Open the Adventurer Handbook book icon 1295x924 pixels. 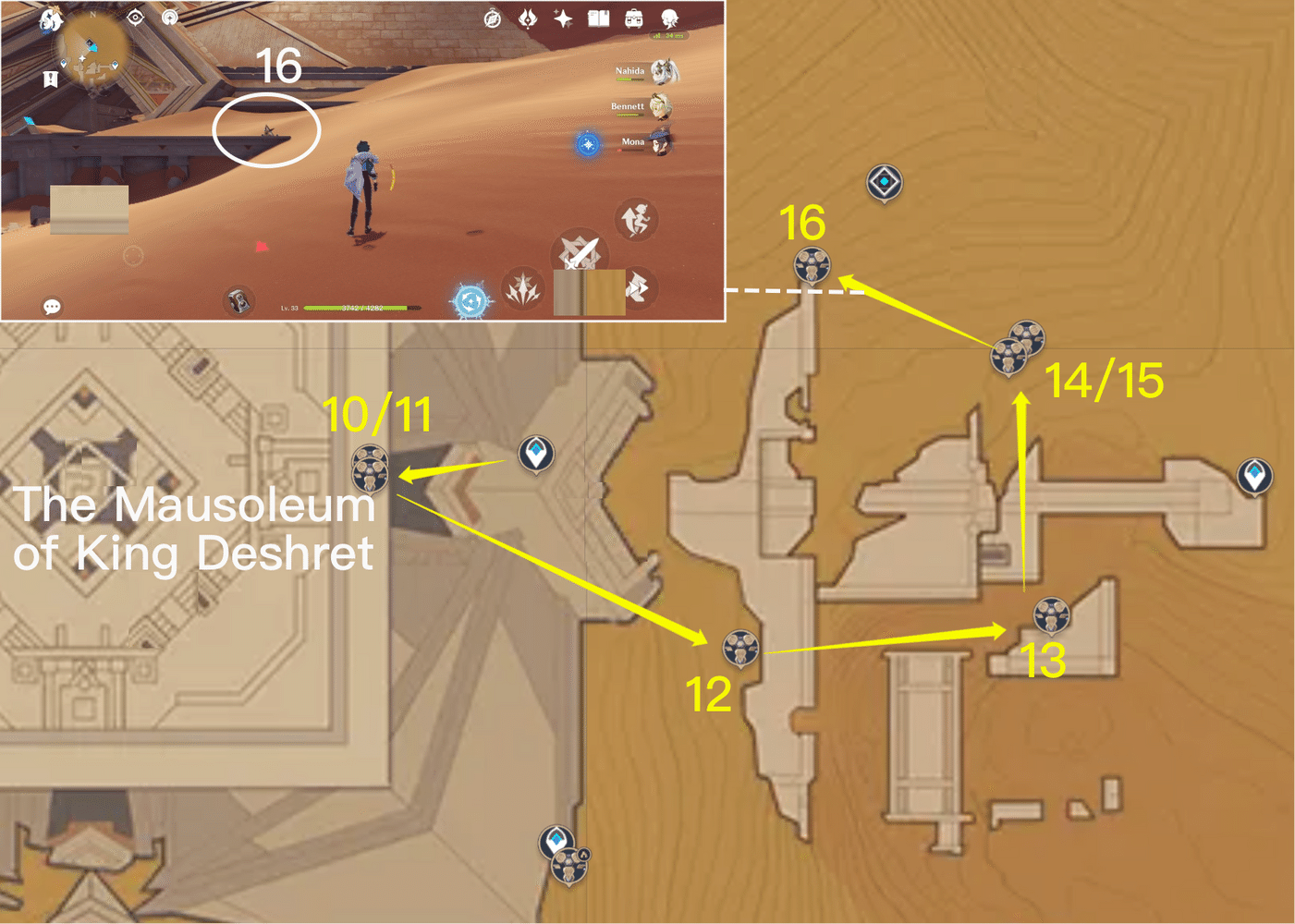(x=598, y=18)
